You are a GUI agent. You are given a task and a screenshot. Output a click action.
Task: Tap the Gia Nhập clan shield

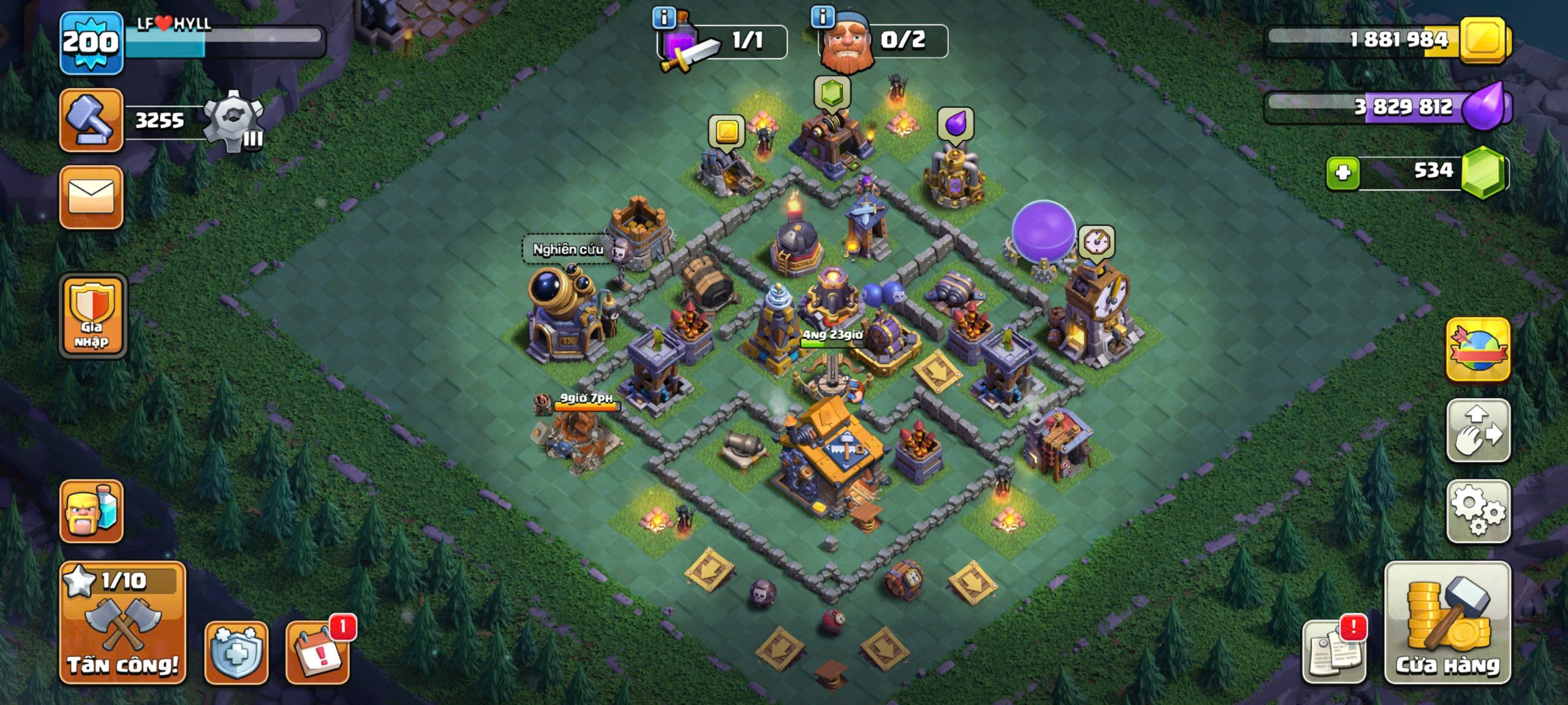click(92, 315)
